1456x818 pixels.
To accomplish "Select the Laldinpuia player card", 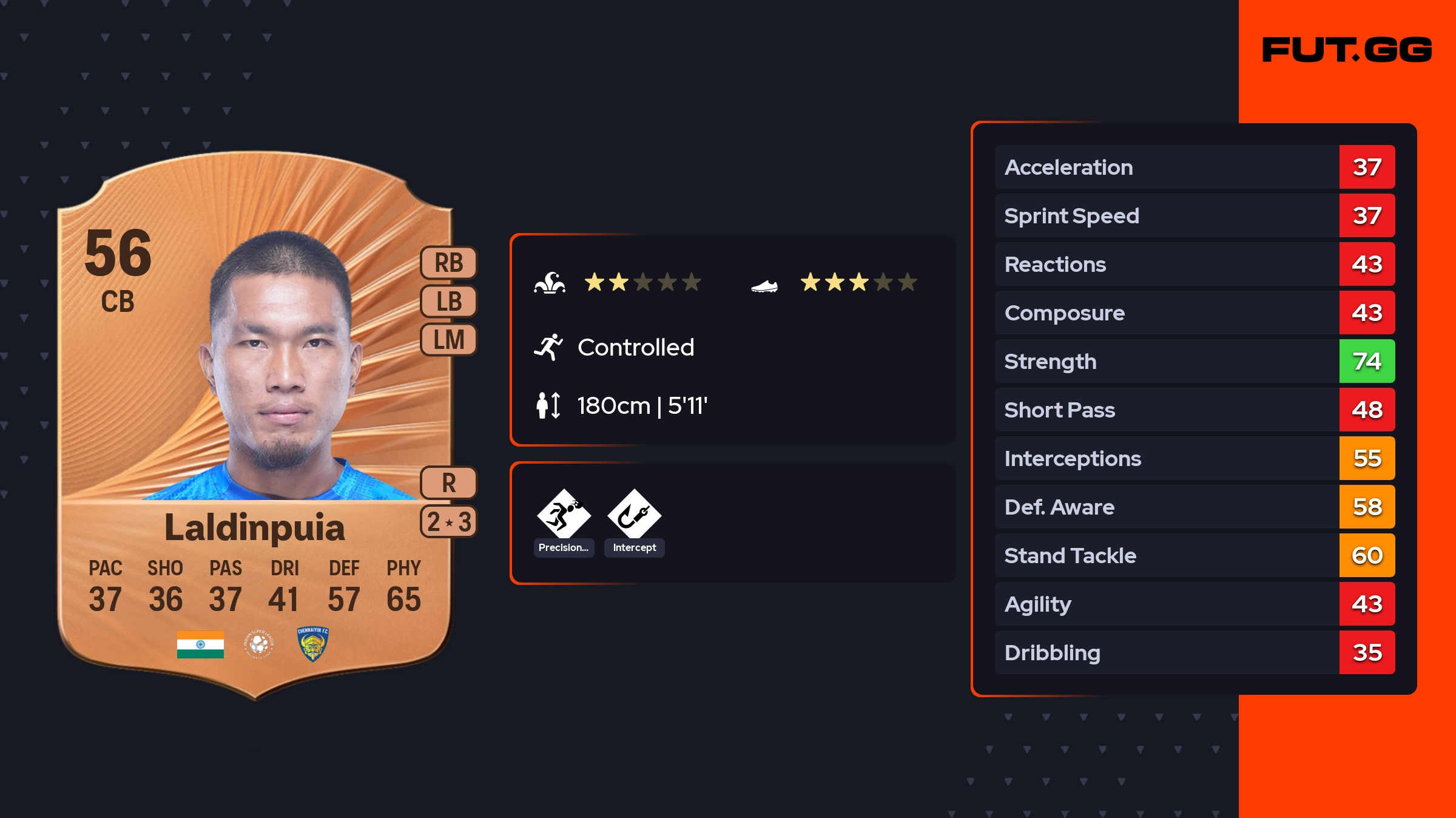I will pos(255,425).
